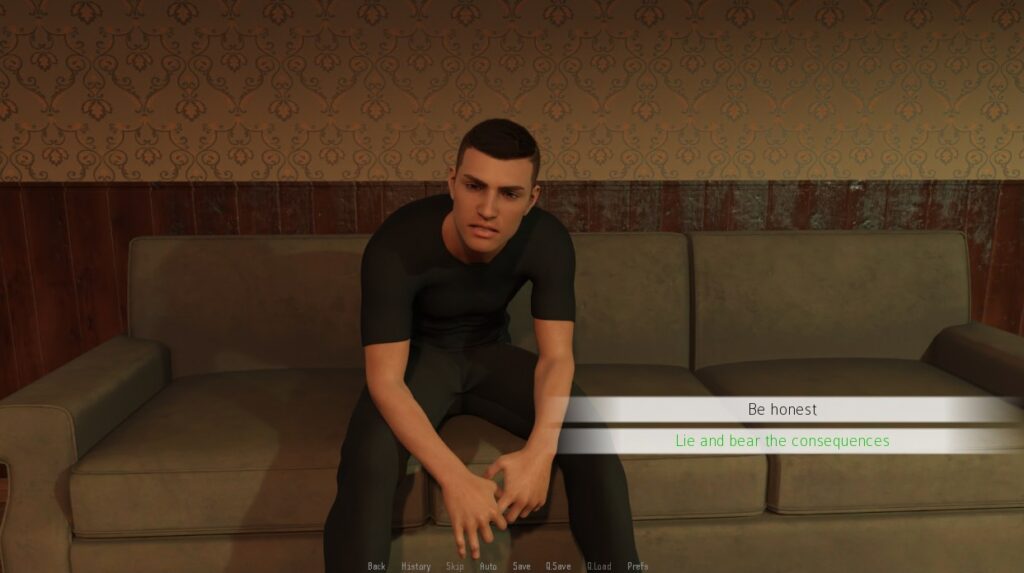Quick save with Q.Save

pyautogui.click(x=558, y=566)
